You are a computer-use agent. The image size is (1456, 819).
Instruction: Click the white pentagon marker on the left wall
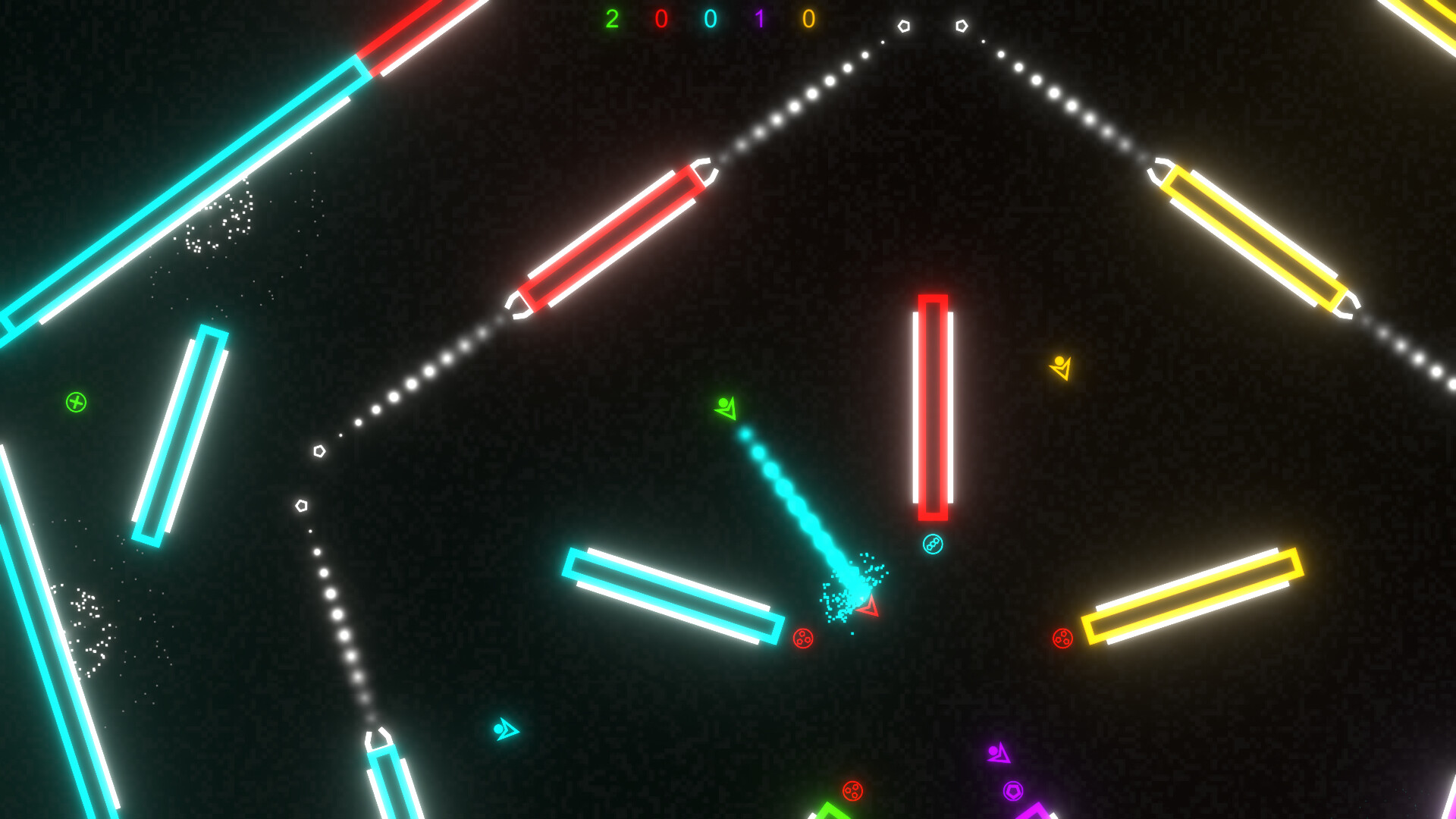tap(321, 450)
